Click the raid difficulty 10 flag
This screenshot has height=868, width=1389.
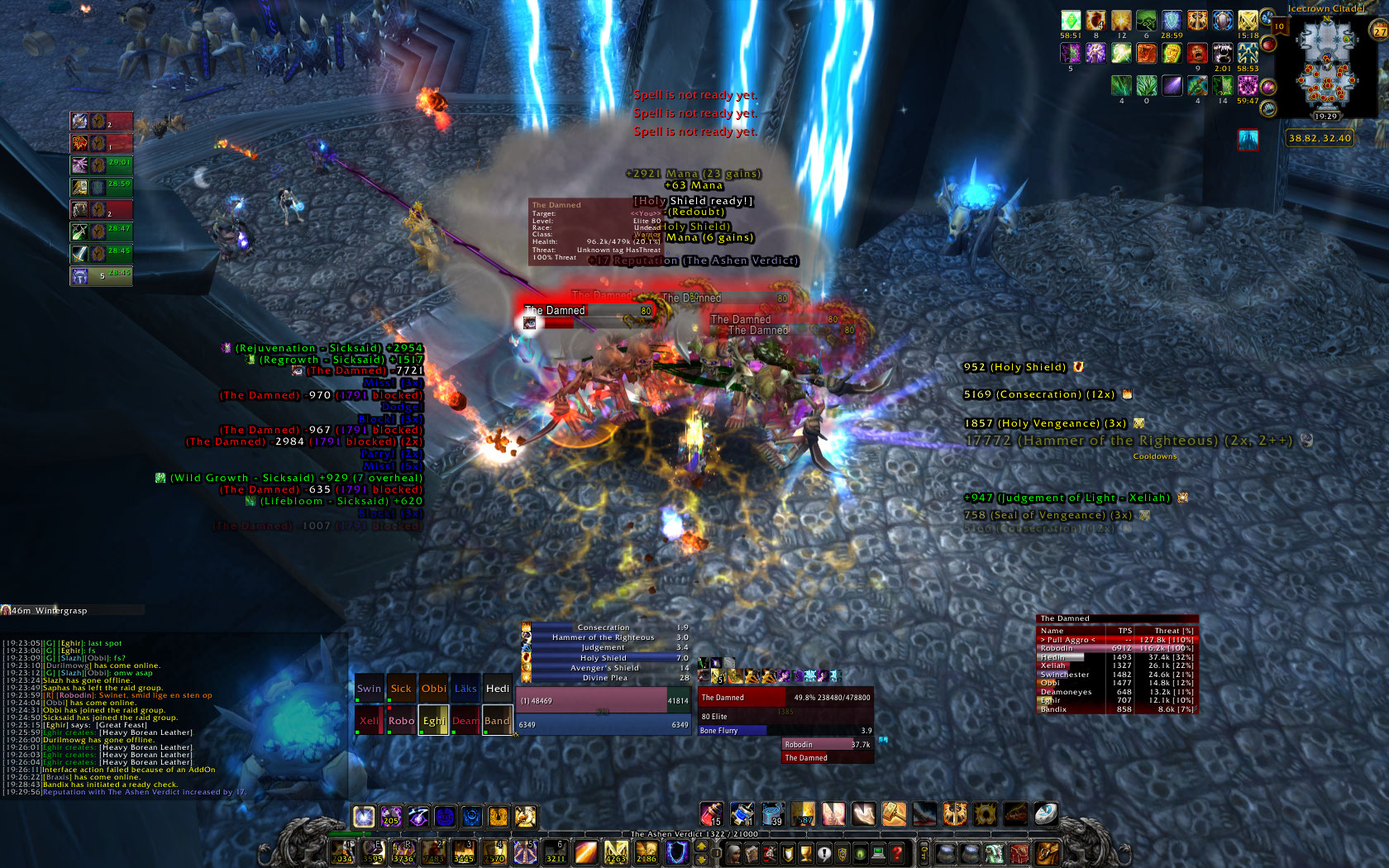[x=1279, y=27]
